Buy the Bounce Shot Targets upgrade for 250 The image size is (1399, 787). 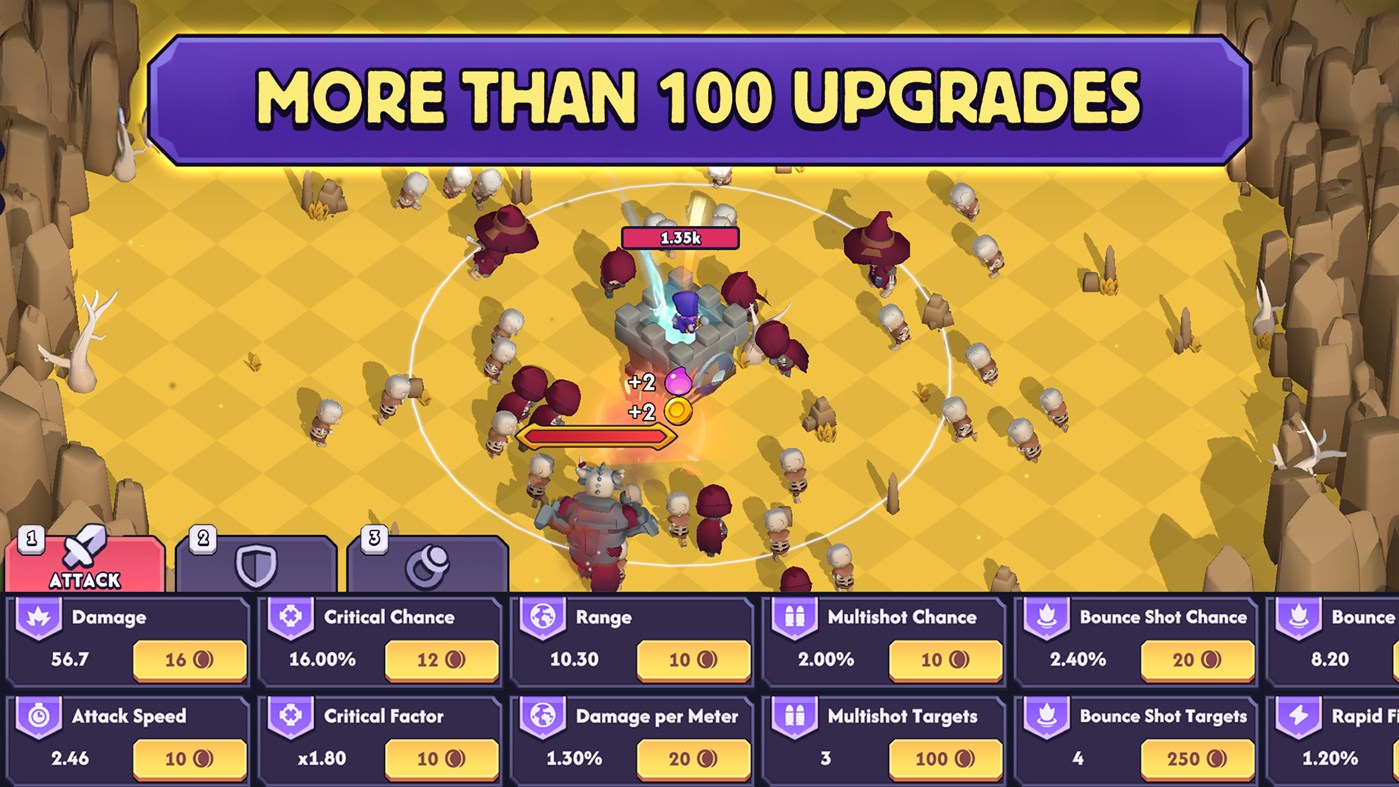click(x=1197, y=759)
